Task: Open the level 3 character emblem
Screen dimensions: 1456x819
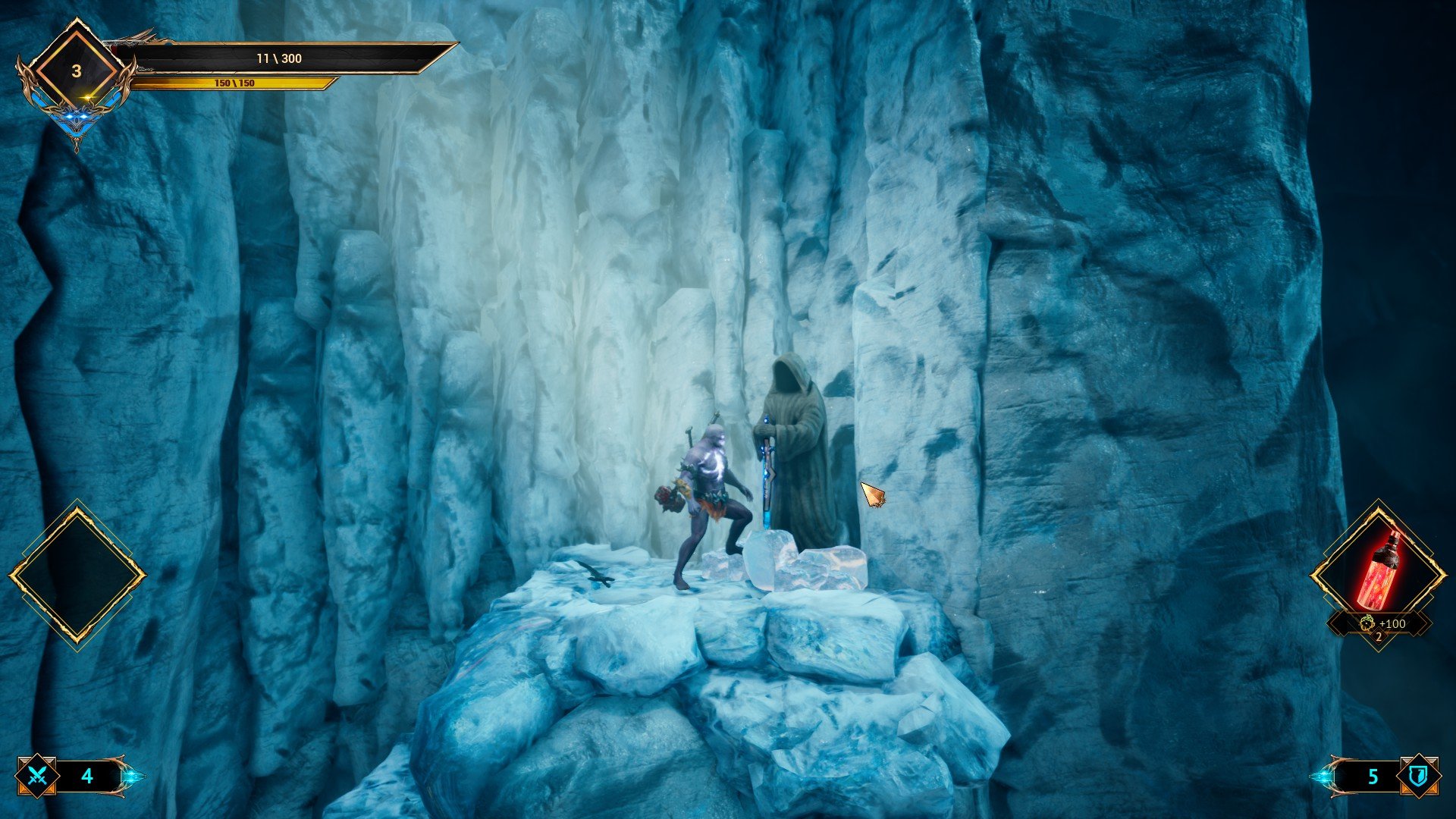Action: tap(76, 71)
